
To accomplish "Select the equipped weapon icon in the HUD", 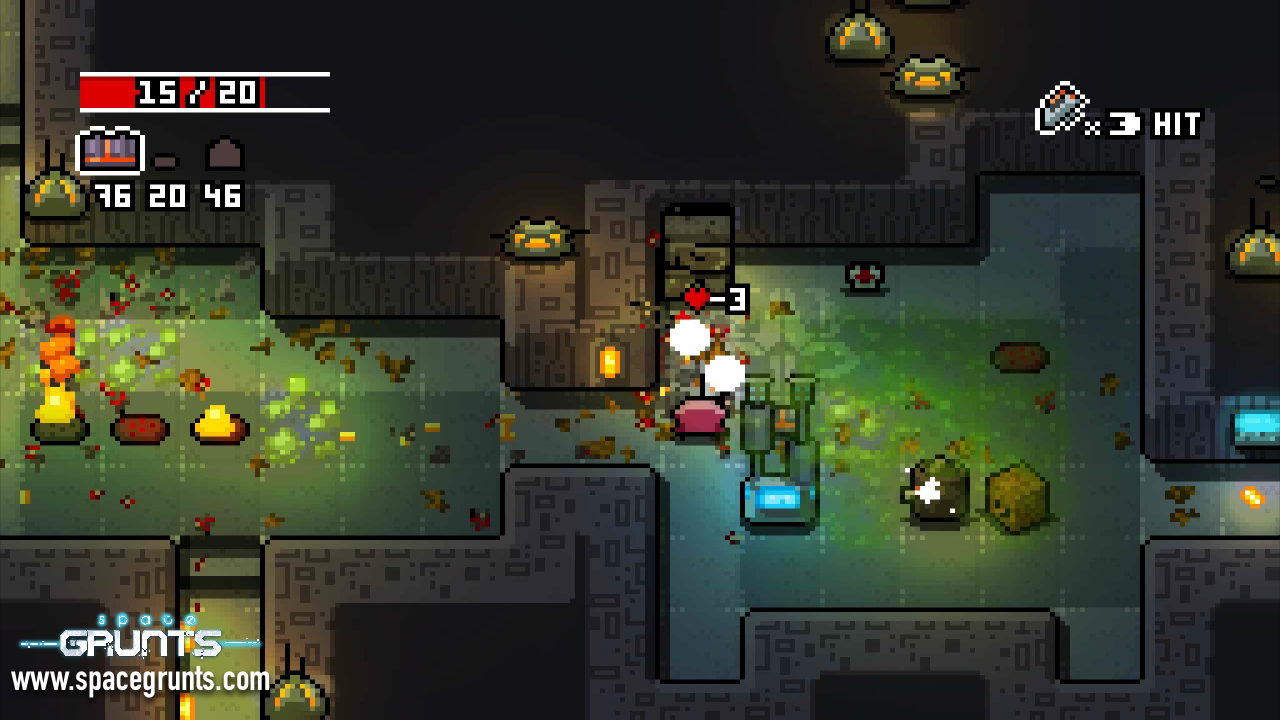I will click(110, 150).
